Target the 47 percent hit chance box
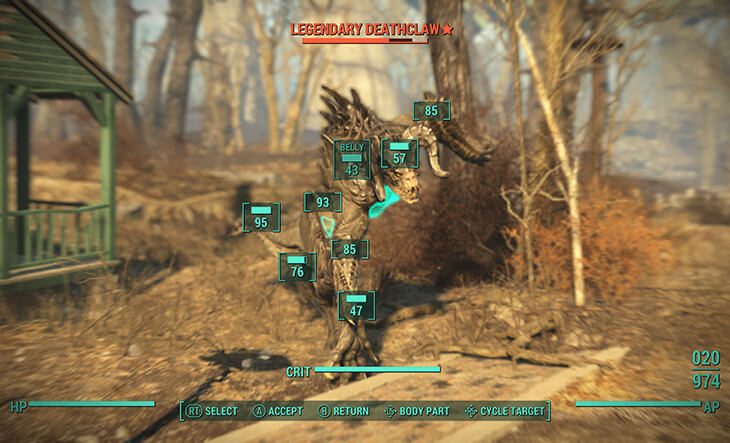The image size is (730, 443). click(356, 305)
